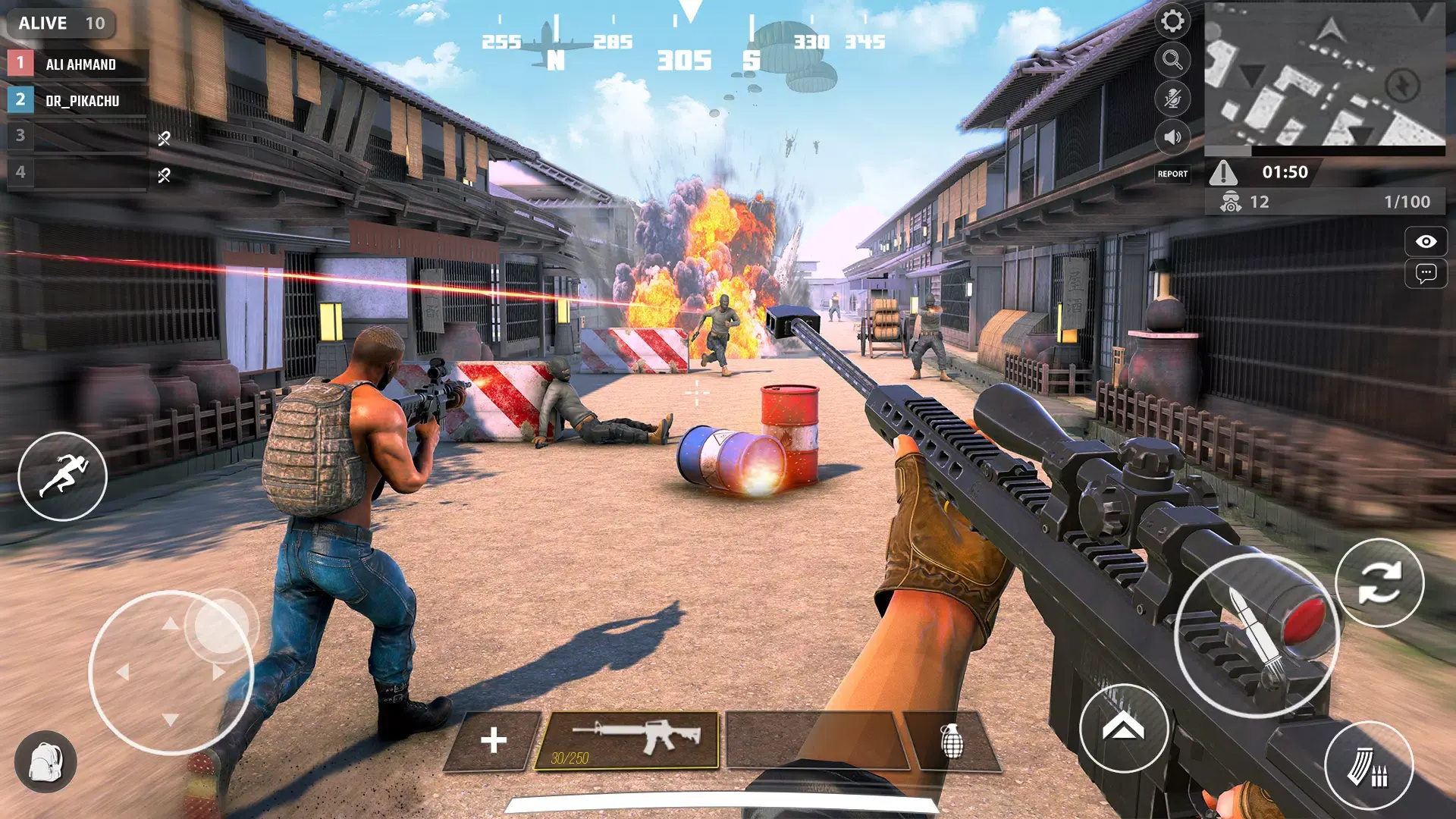
Task: Tap the virtual movement joystick
Action: pos(171,672)
